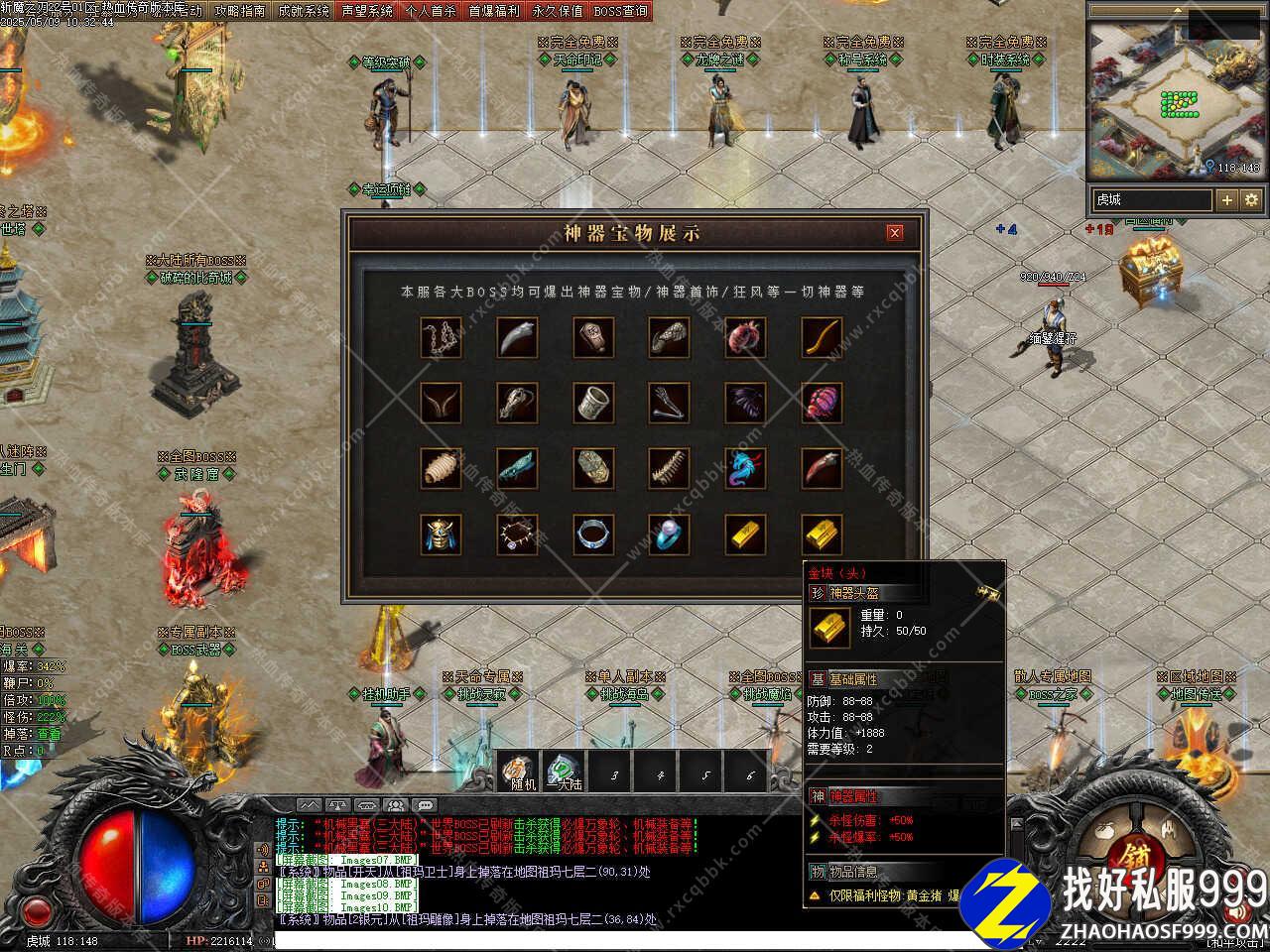
Task: Use the 大陆 teleport hotbar item
Action: coord(565,771)
